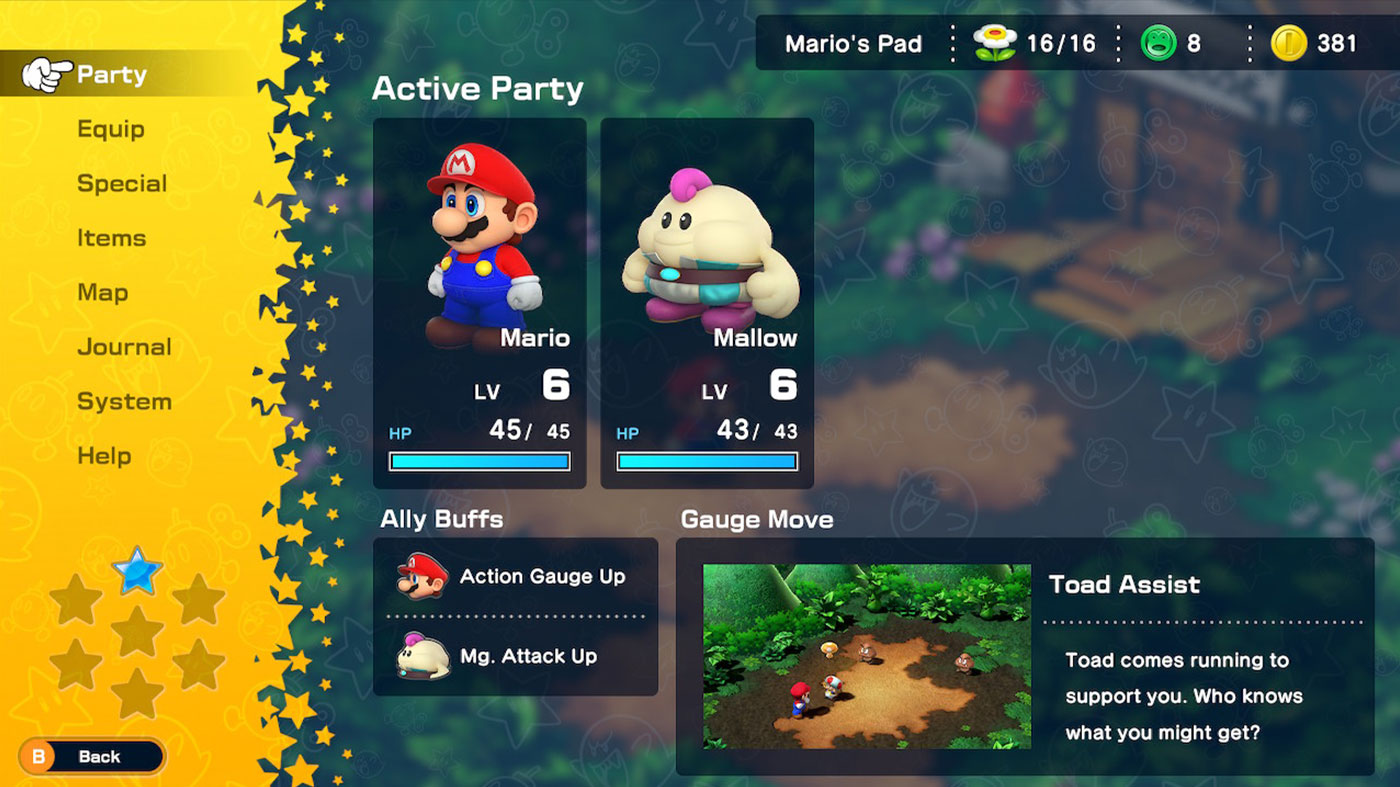The width and height of the screenshot is (1400, 787).
Task: Go to the Special menu
Action: [x=122, y=184]
